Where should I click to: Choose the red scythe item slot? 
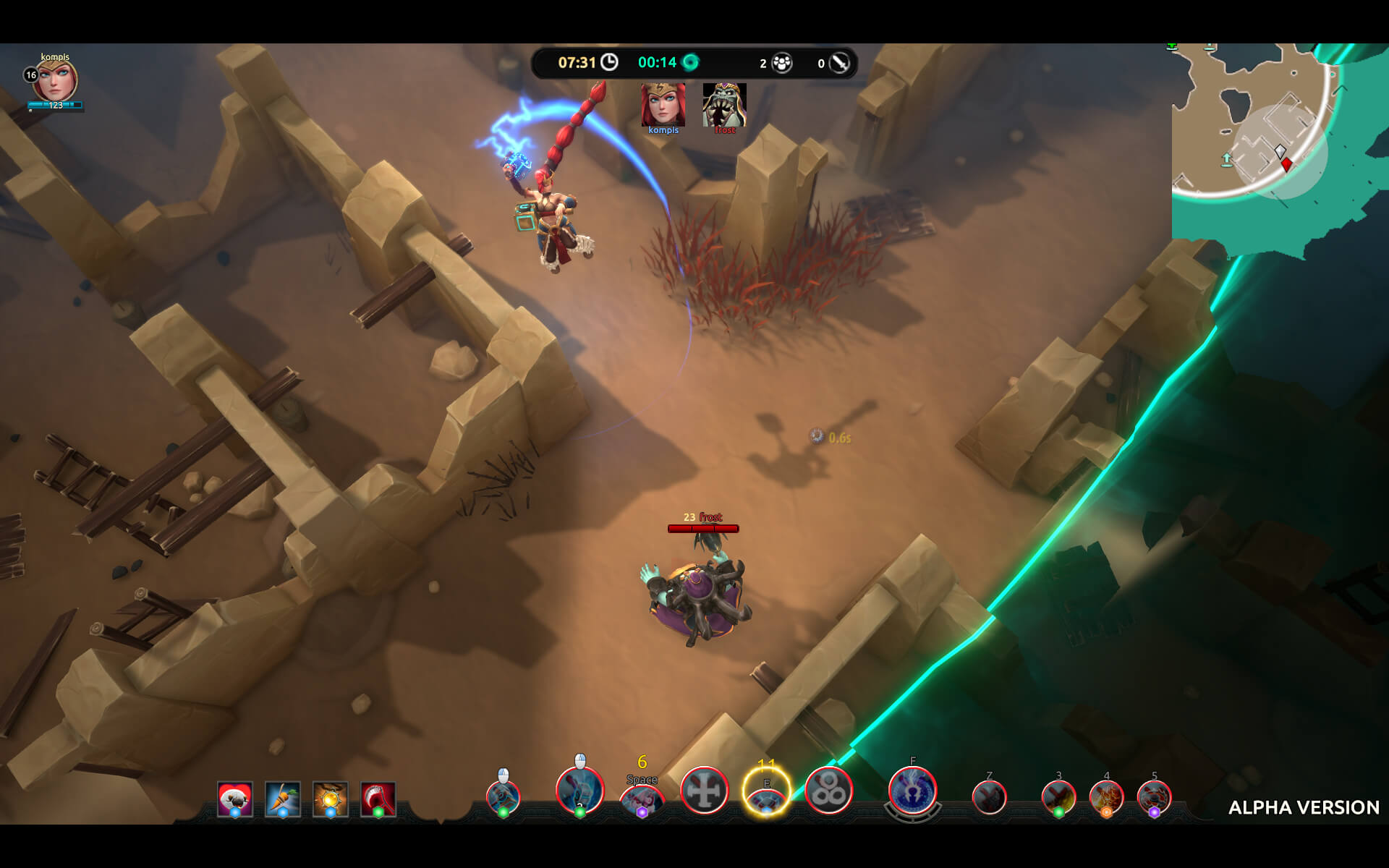pos(378,799)
